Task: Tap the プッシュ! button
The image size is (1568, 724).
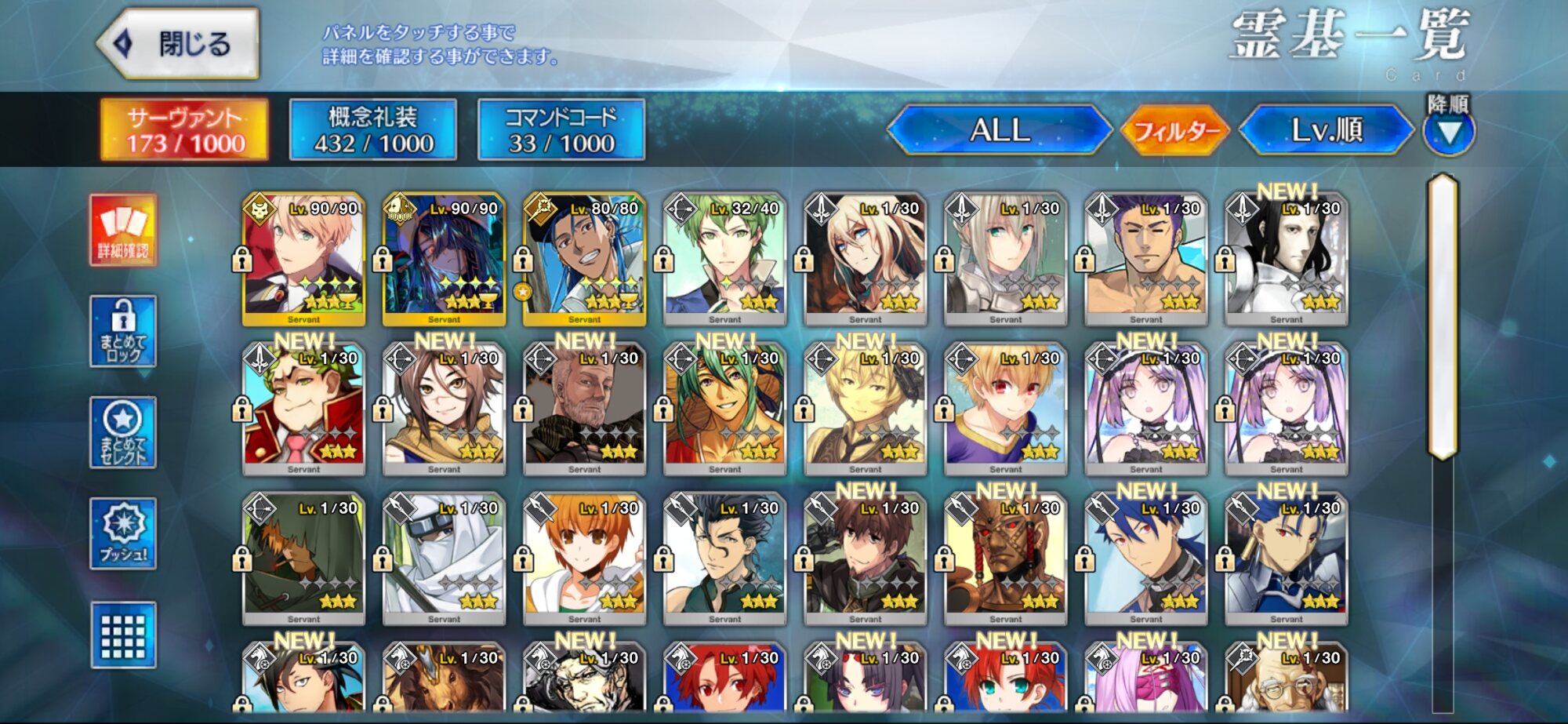Action: tap(123, 533)
